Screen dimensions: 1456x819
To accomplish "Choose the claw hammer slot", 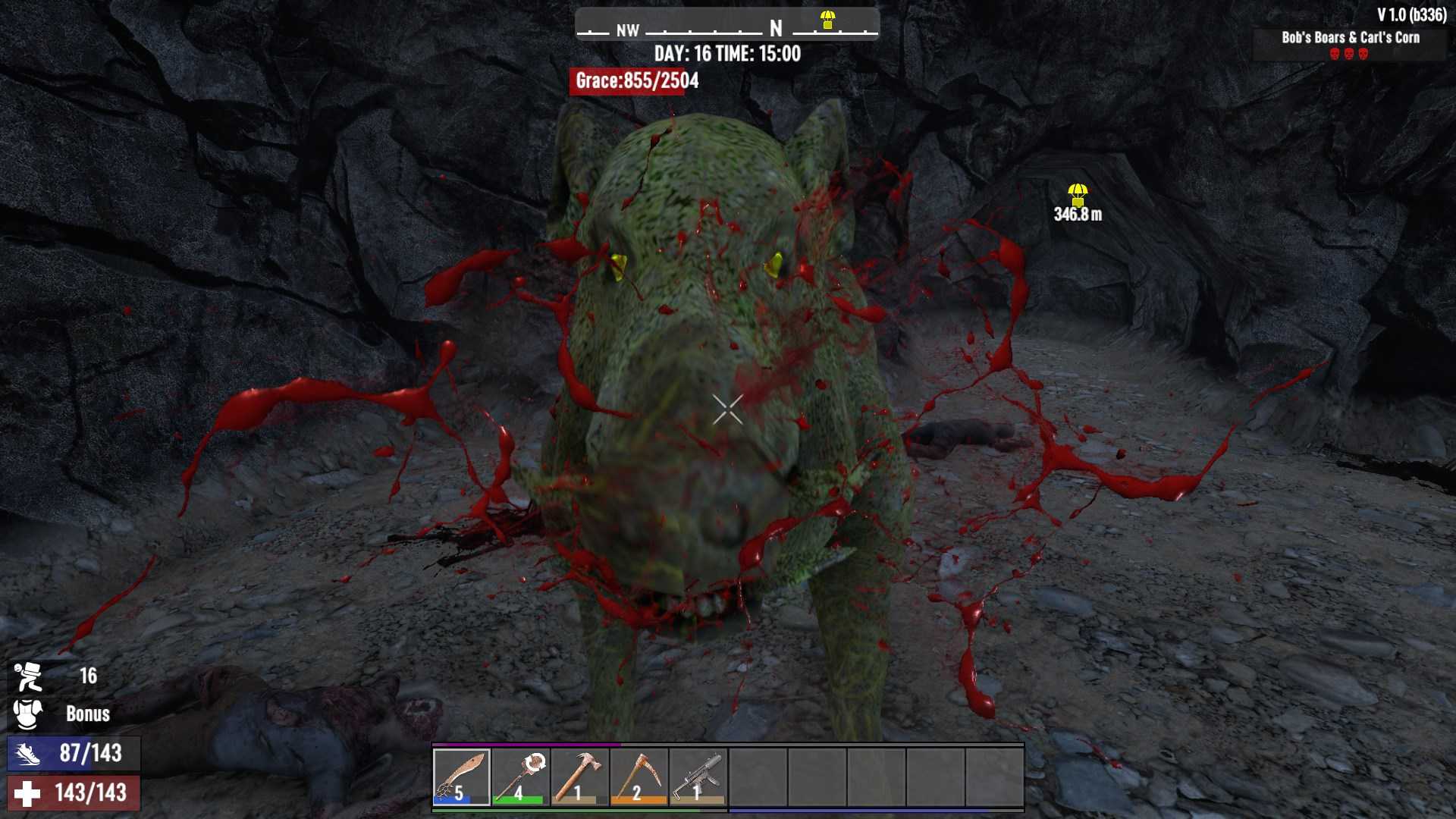I will [x=579, y=777].
